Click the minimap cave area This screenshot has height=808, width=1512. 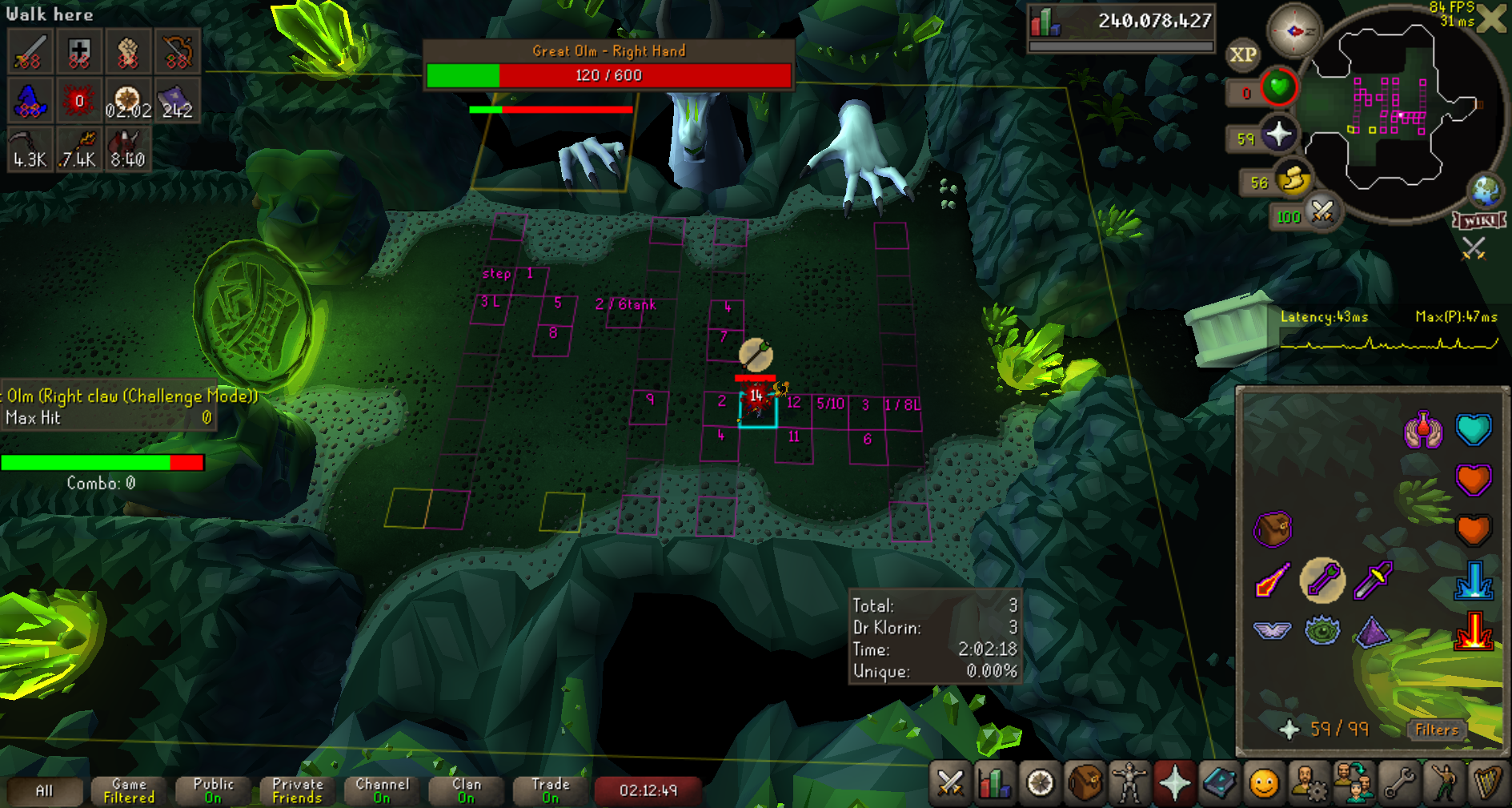click(1393, 112)
